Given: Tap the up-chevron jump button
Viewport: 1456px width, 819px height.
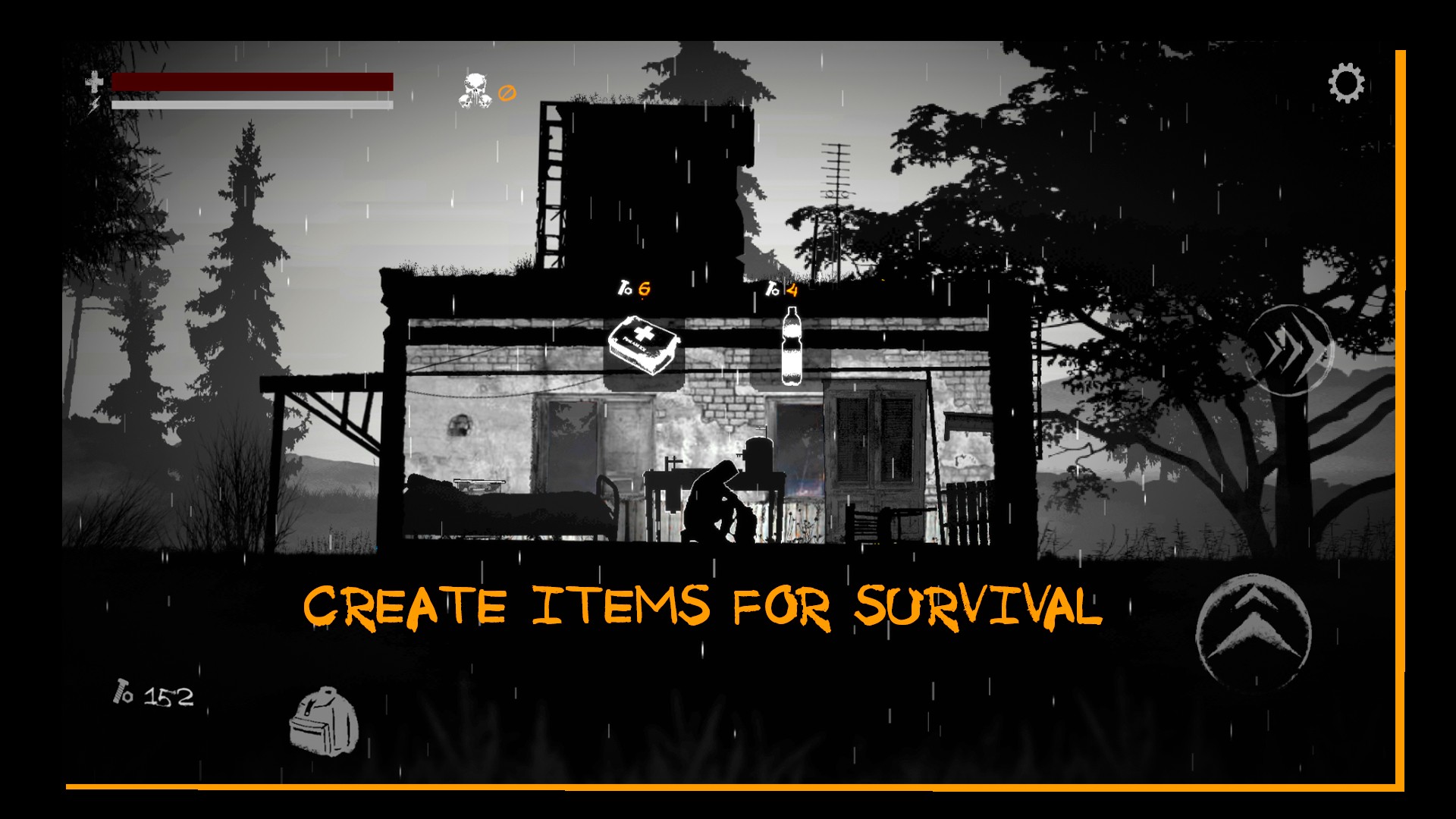Looking at the screenshot, I should 1254,630.
